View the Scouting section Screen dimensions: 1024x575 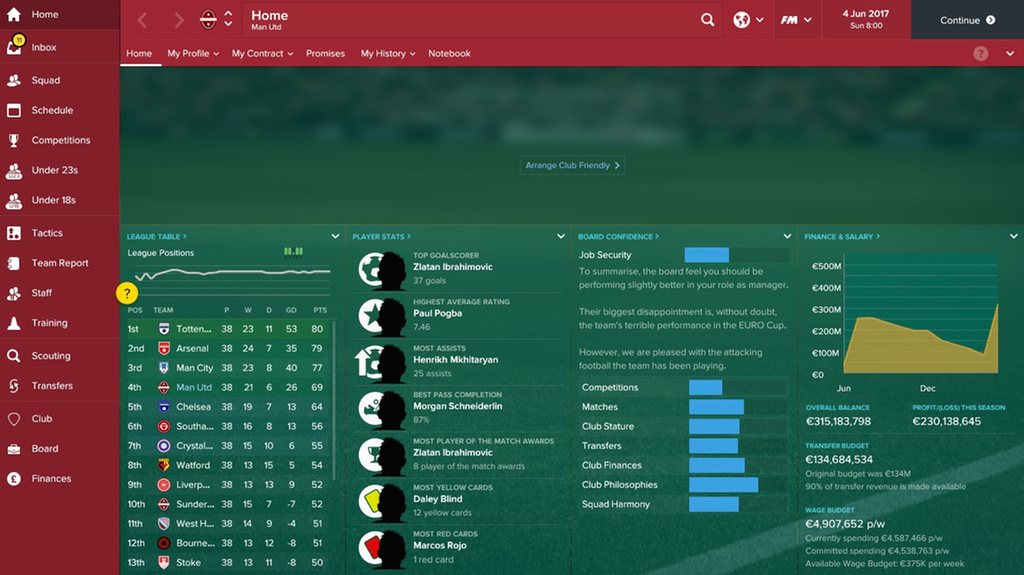(50, 356)
